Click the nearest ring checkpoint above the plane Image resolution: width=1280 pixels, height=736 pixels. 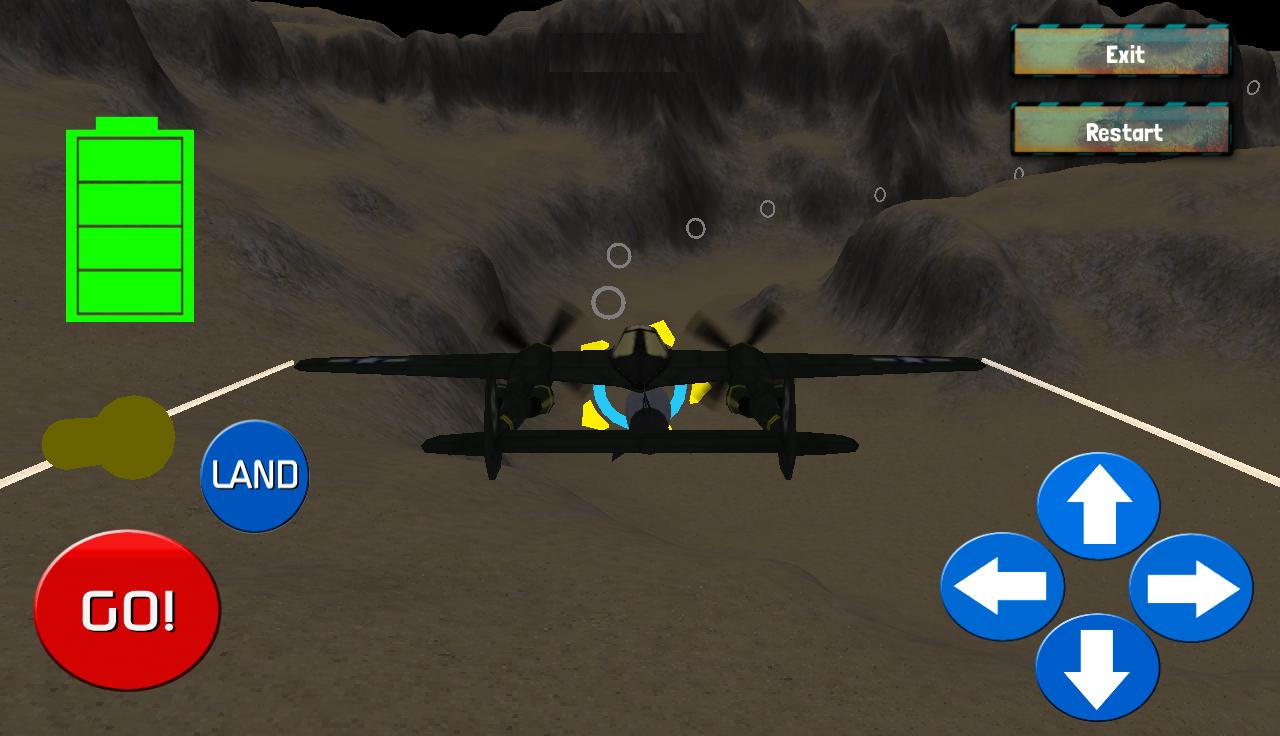[x=608, y=300]
